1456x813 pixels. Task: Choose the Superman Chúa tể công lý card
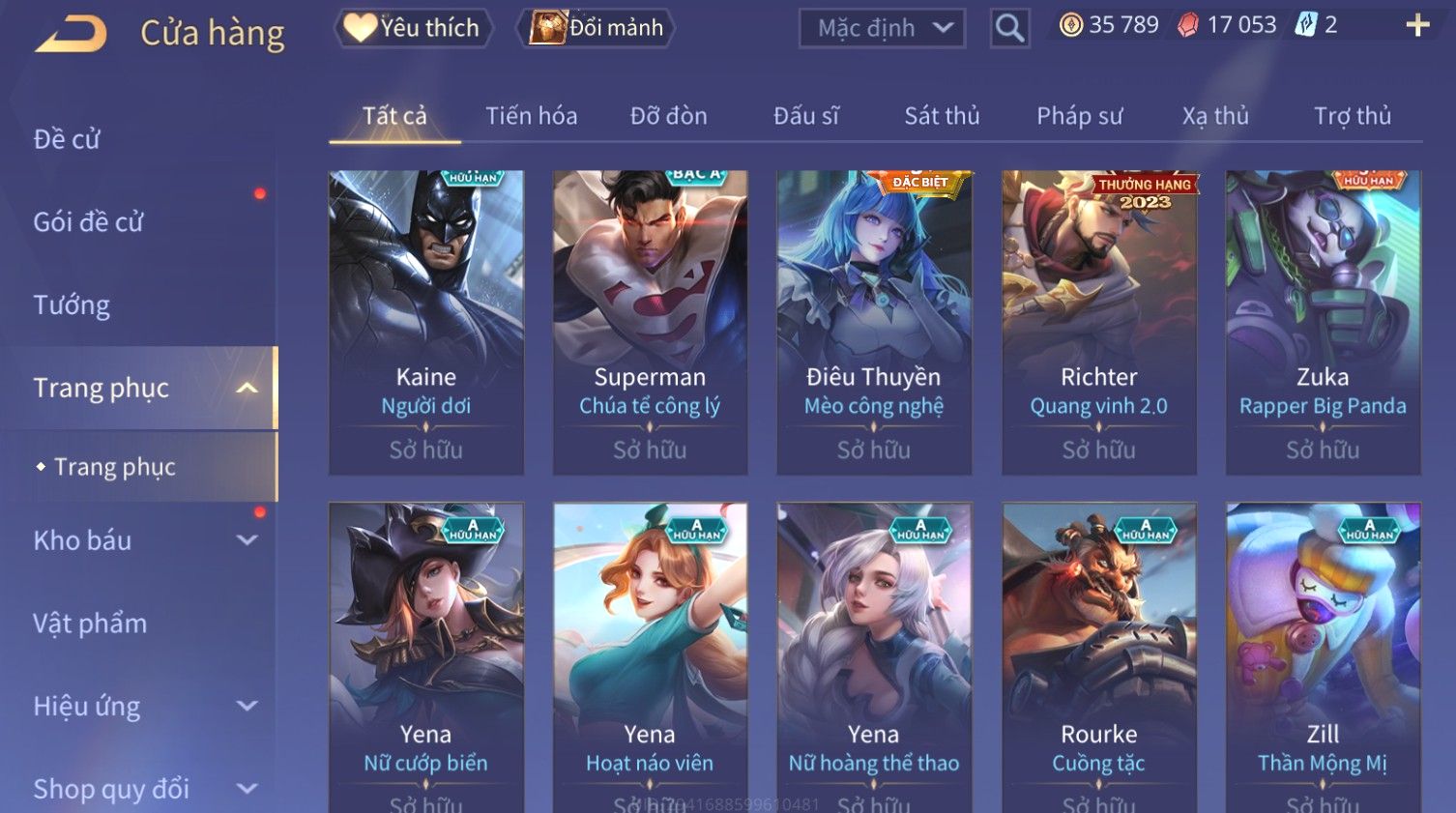click(x=650, y=322)
